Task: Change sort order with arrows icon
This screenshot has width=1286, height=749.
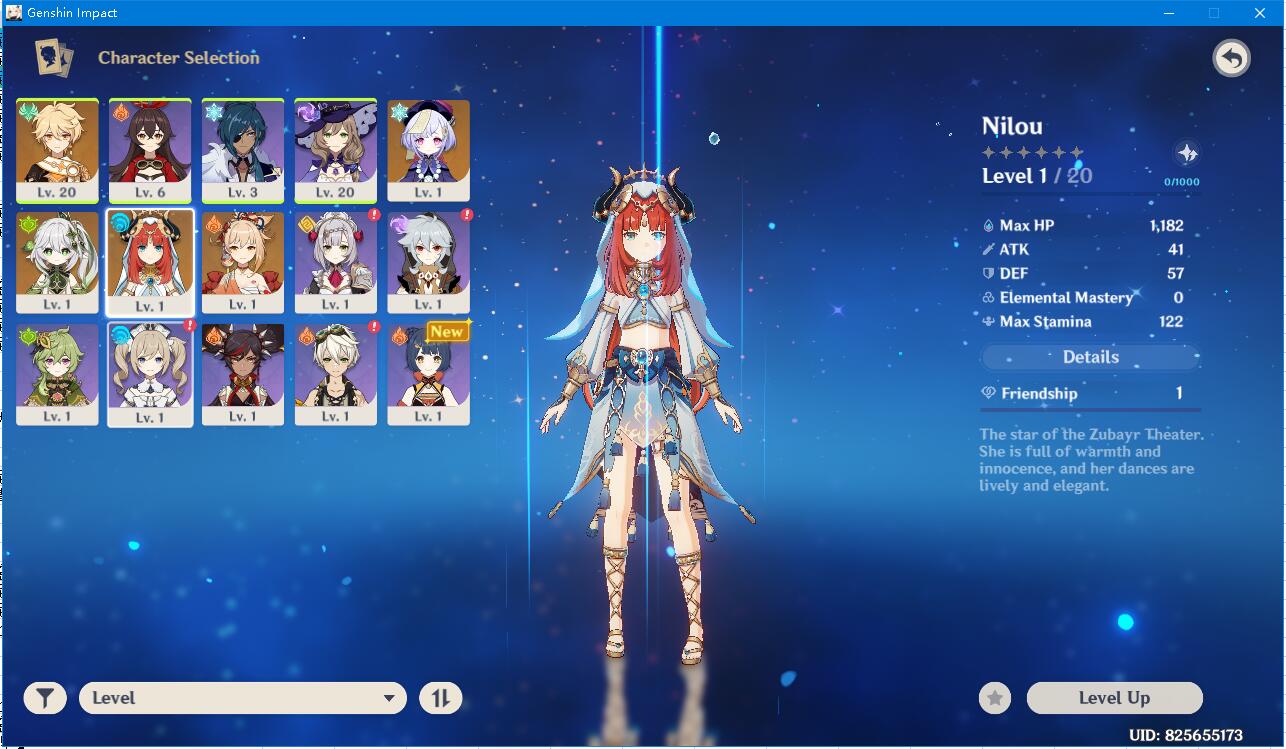Action: (x=440, y=697)
